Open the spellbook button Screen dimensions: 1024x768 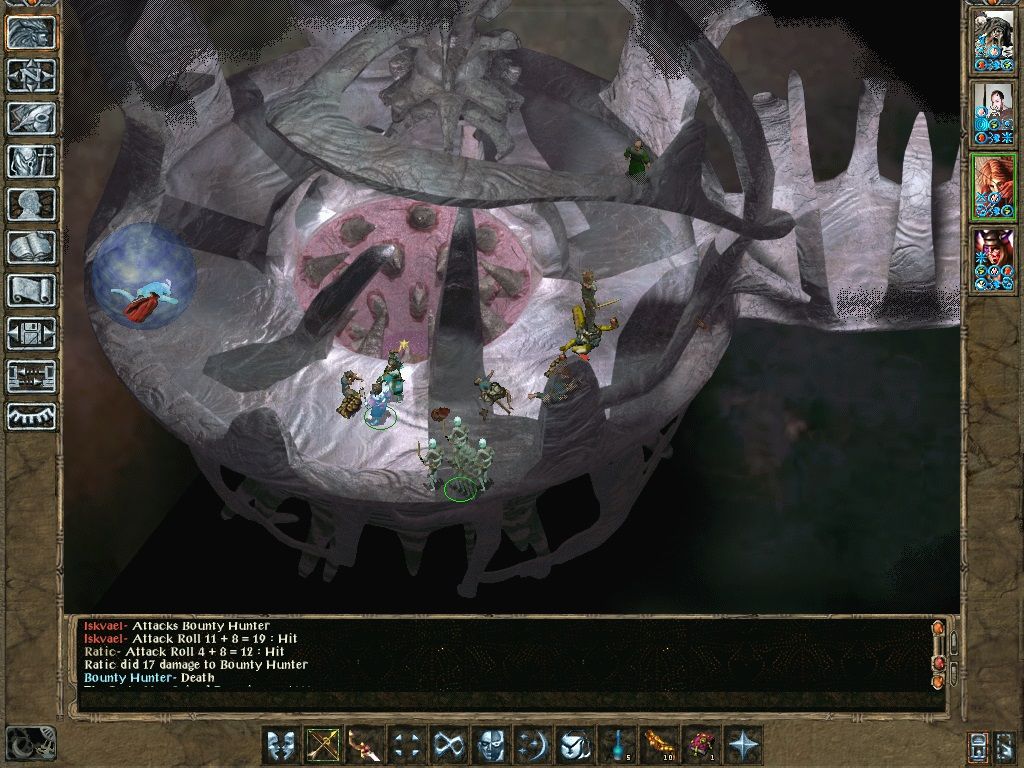coord(31,247)
